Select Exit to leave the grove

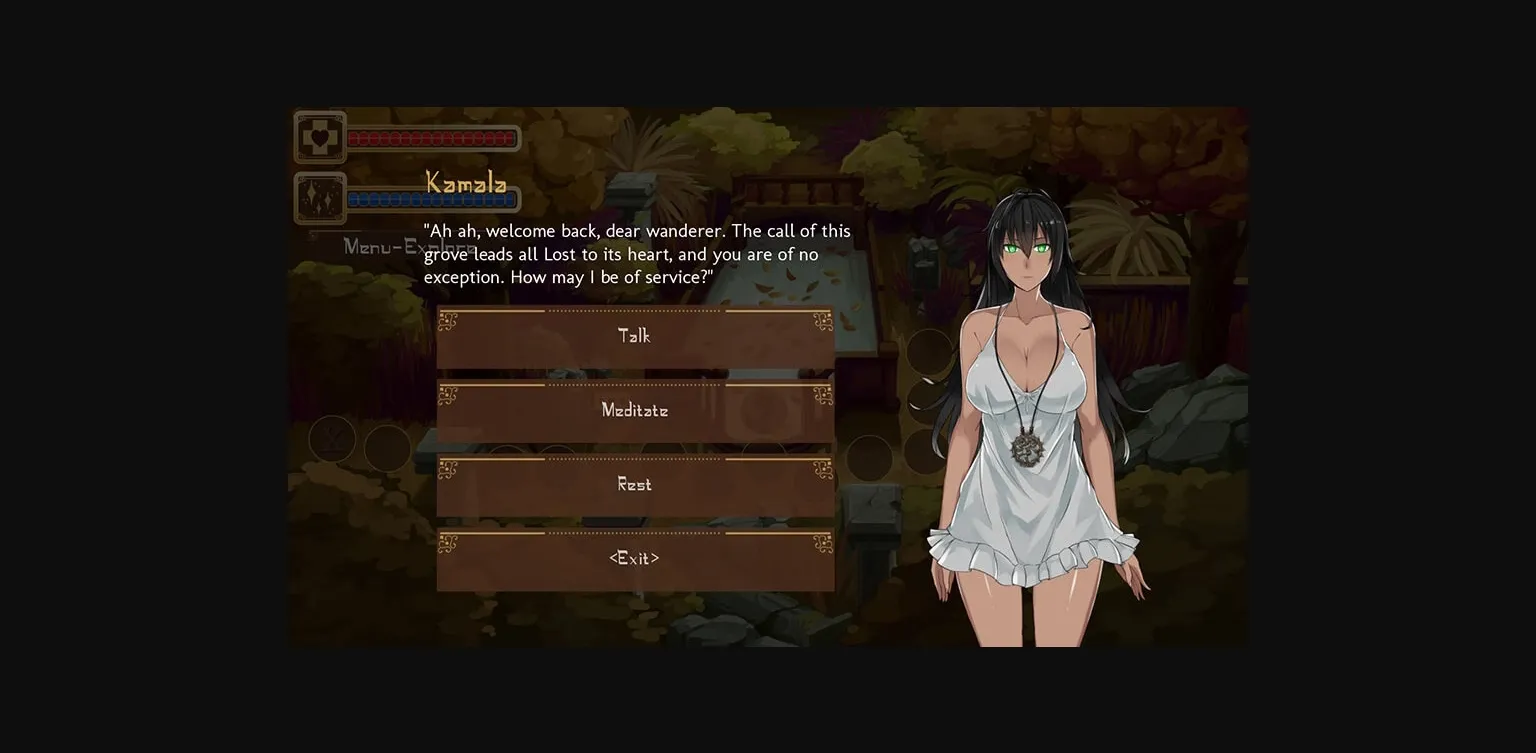pyautogui.click(x=635, y=558)
